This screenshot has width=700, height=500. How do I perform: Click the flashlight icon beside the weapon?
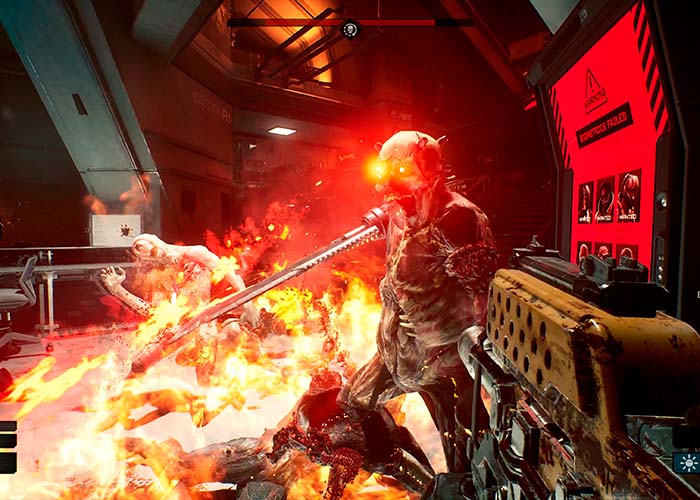687,463
